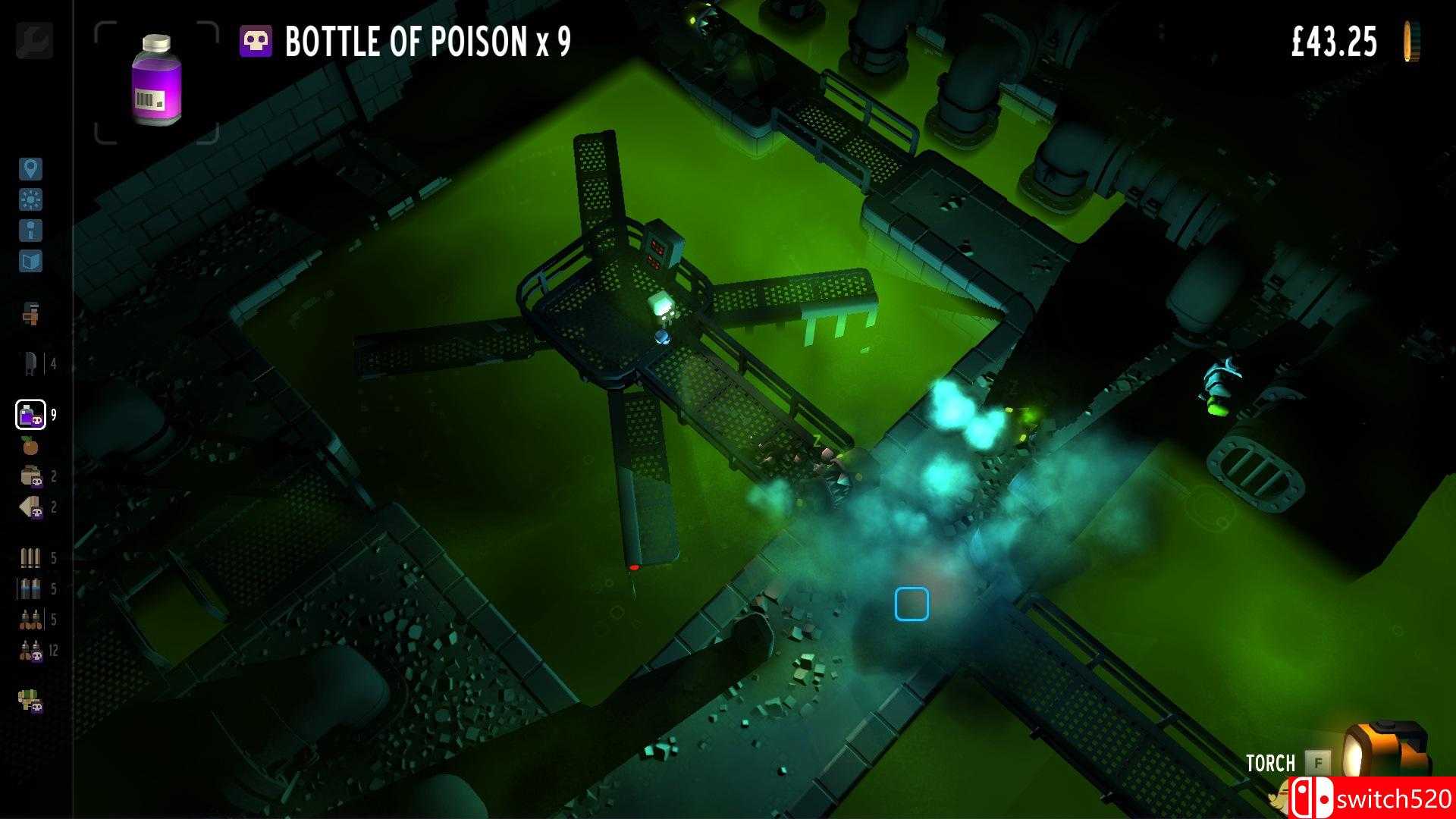This screenshot has height=819, width=1456.
Task: Select the bullets ammo slot showing x5
Action: (30, 560)
